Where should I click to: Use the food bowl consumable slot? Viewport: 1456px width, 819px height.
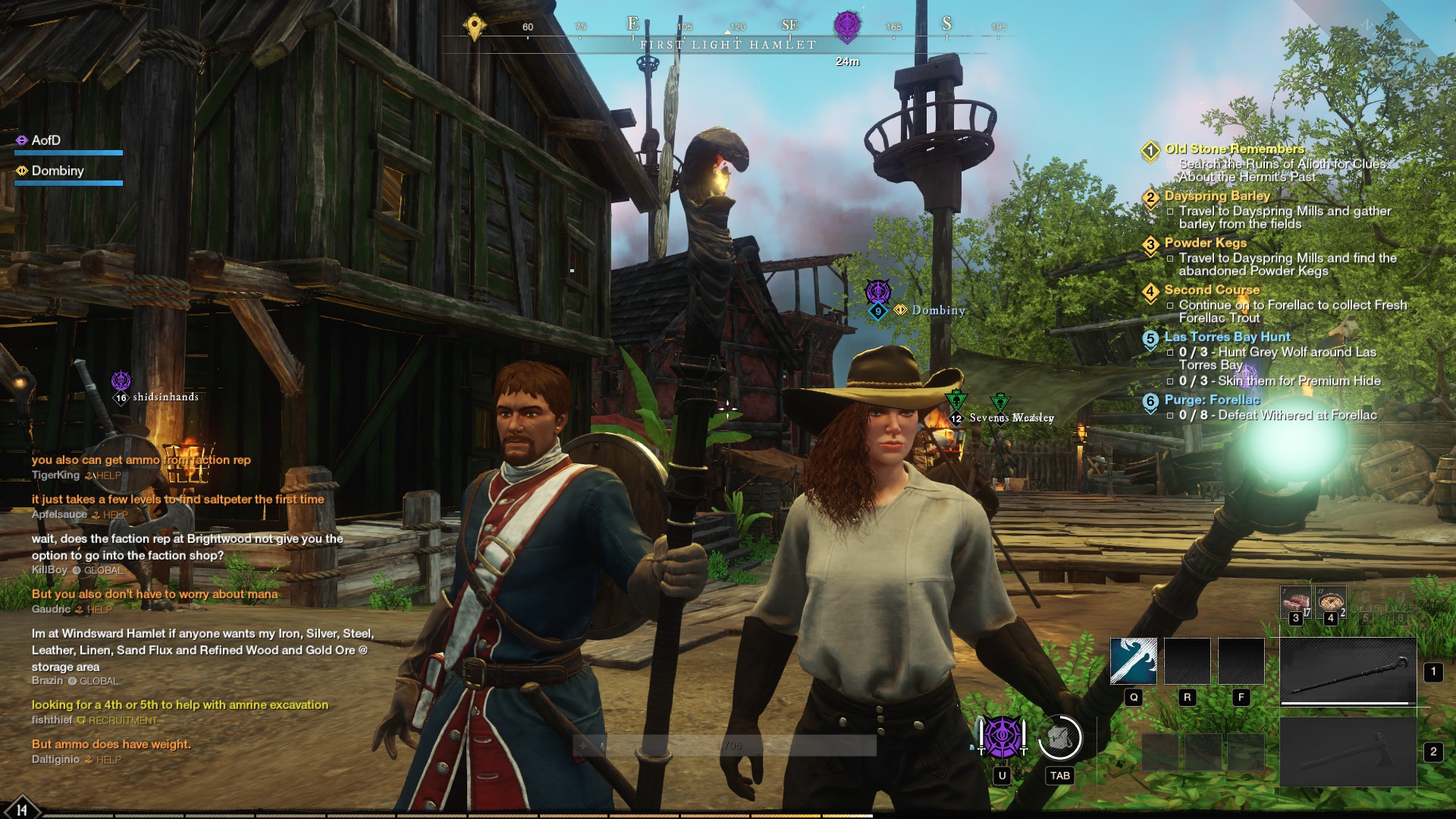(1331, 603)
